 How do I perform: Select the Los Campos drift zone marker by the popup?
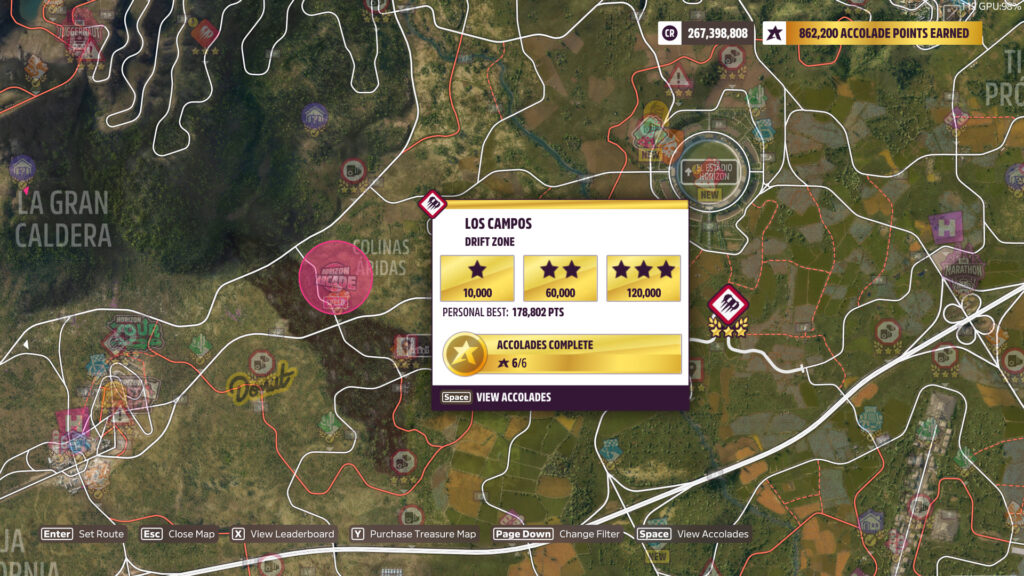pos(431,204)
